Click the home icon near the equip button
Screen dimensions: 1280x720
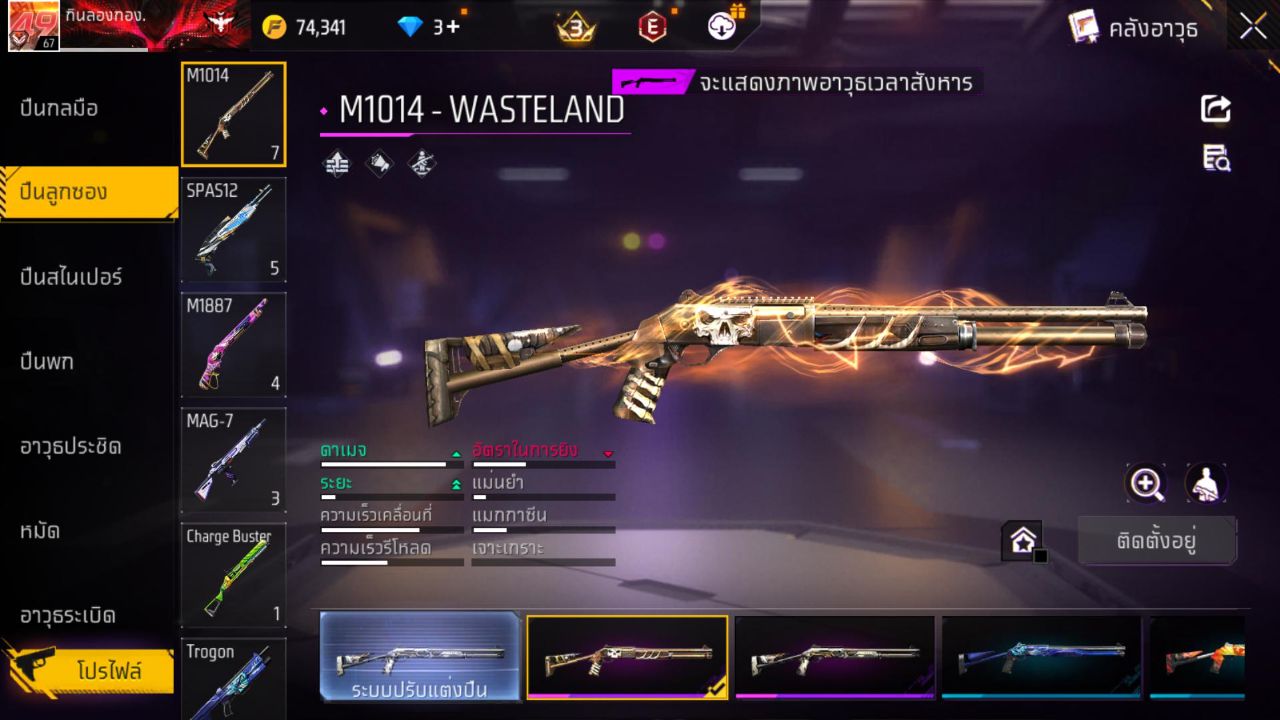click(x=1024, y=538)
